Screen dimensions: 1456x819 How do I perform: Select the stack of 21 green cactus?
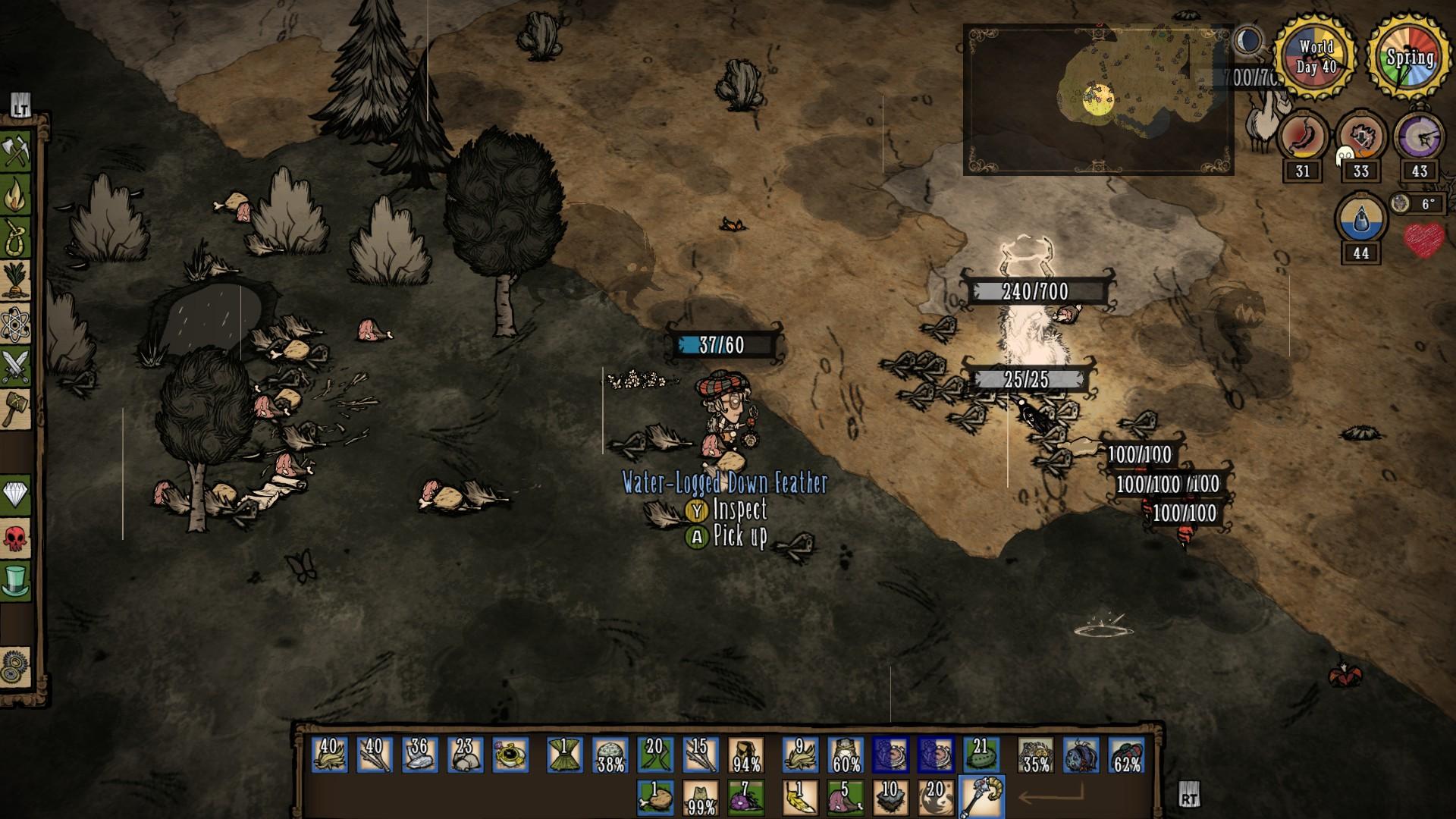tap(981, 755)
